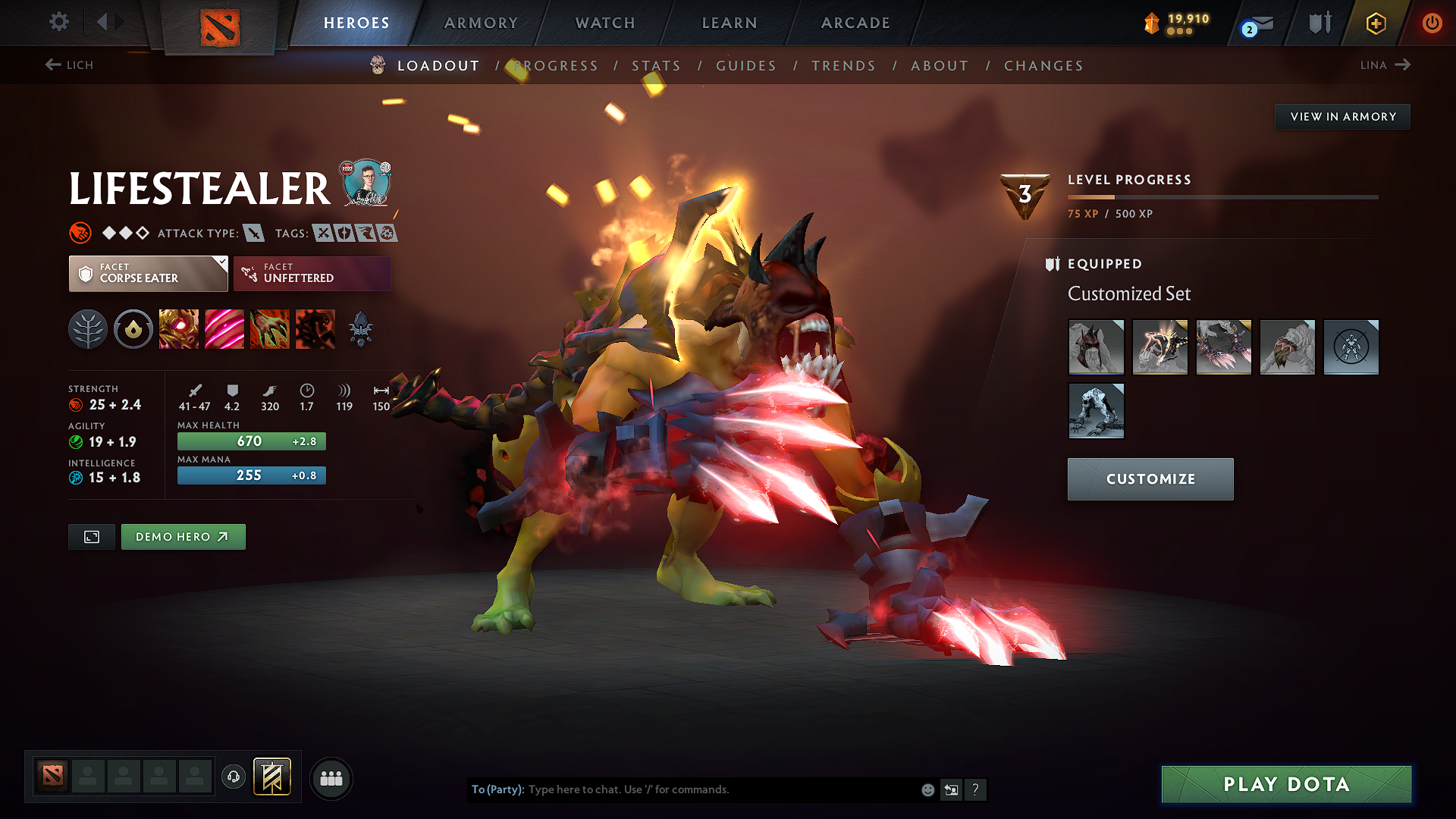This screenshot has height=819, width=1456.
Task: Open the friends list people icon
Action: click(x=331, y=777)
